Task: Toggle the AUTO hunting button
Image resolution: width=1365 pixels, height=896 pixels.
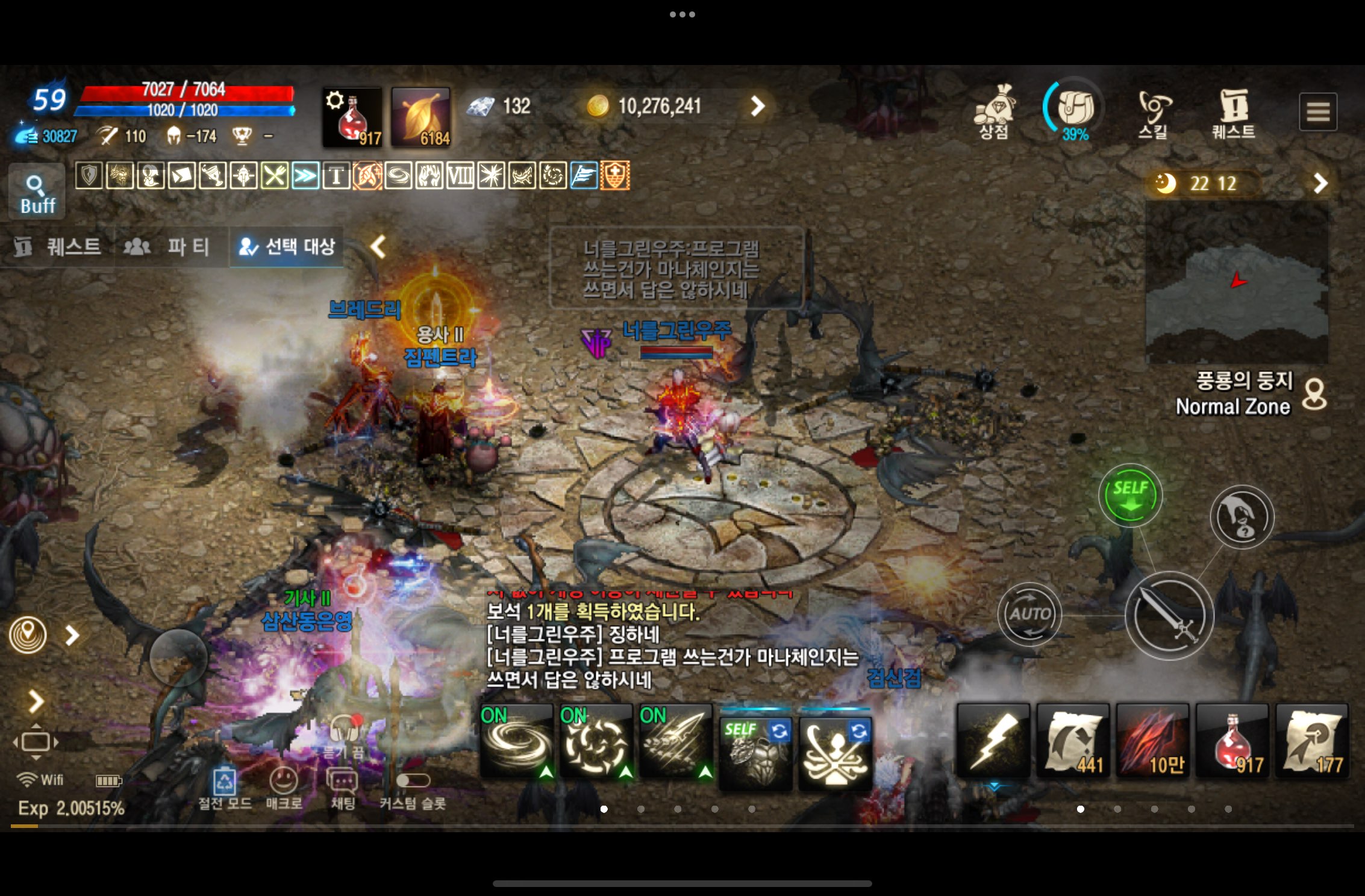Action: pyautogui.click(x=1029, y=614)
